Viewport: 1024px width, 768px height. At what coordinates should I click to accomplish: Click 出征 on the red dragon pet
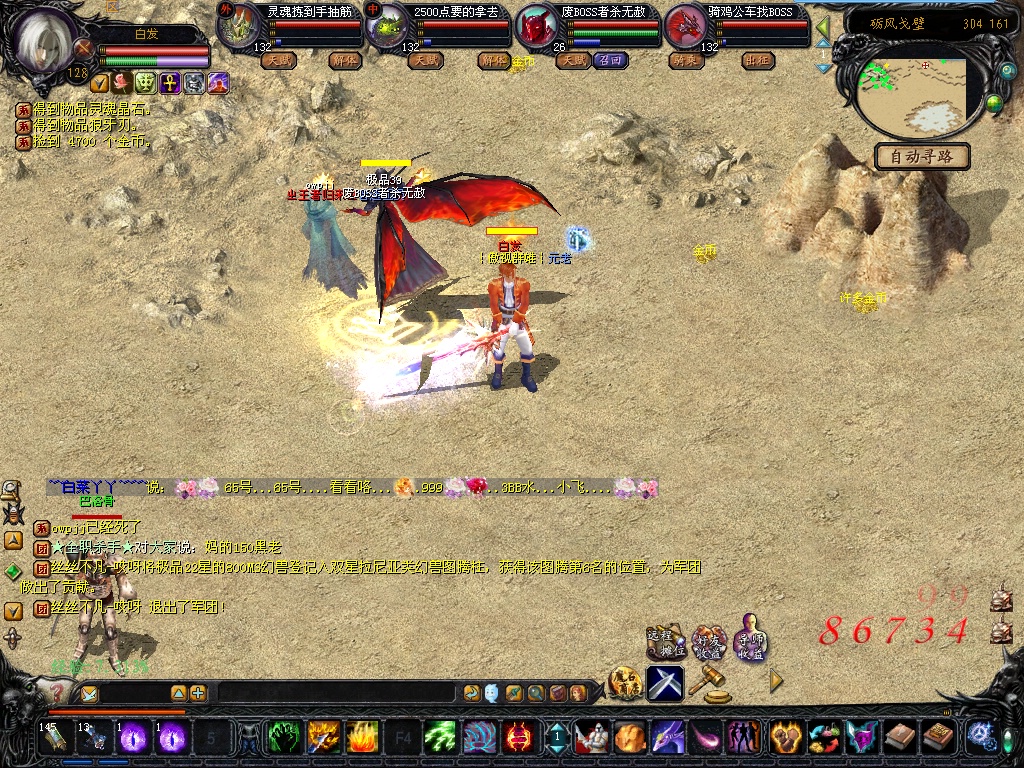pos(758,60)
